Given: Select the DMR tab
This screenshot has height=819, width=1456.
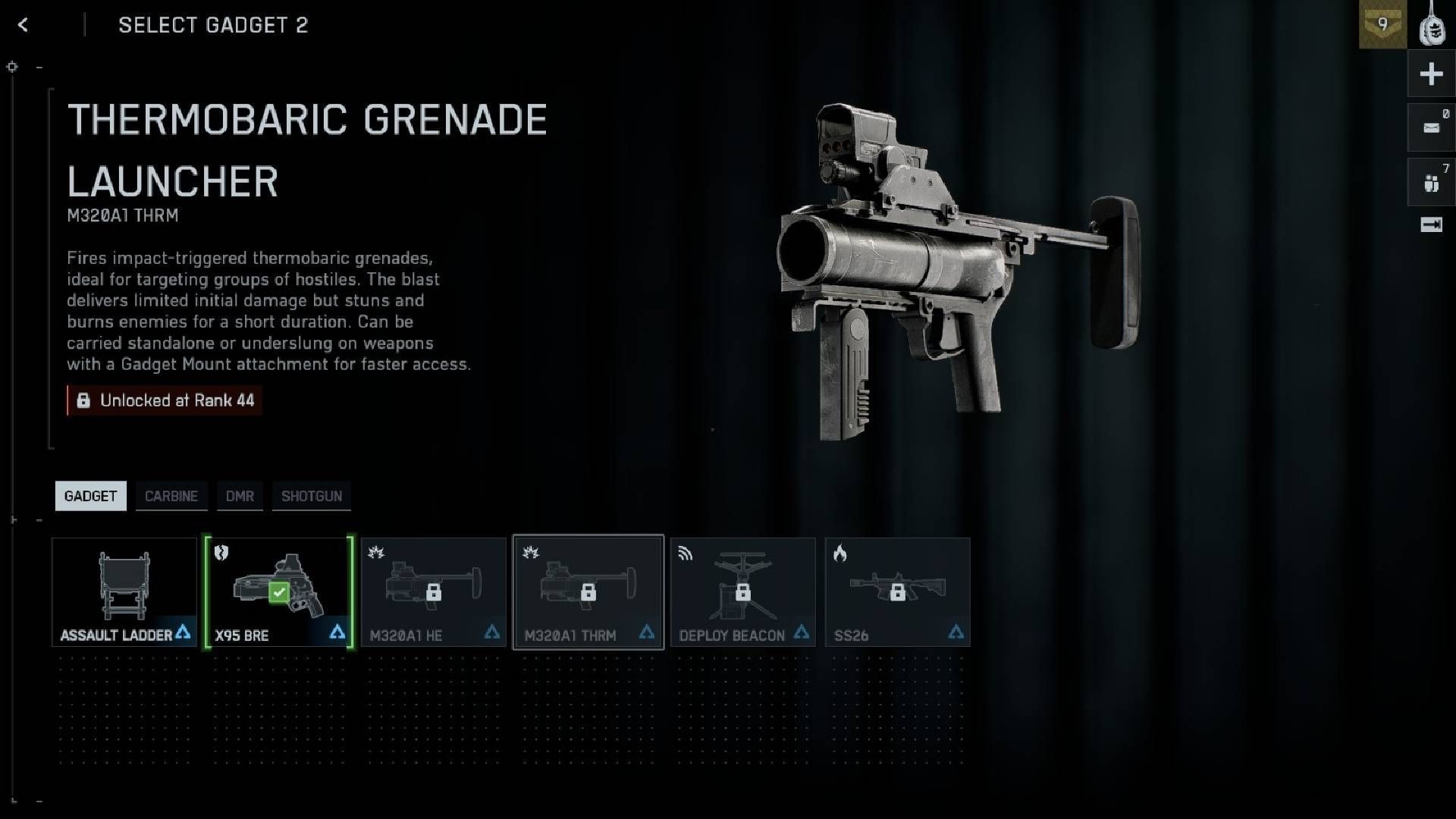Looking at the screenshot, I should tap(240, 496).
